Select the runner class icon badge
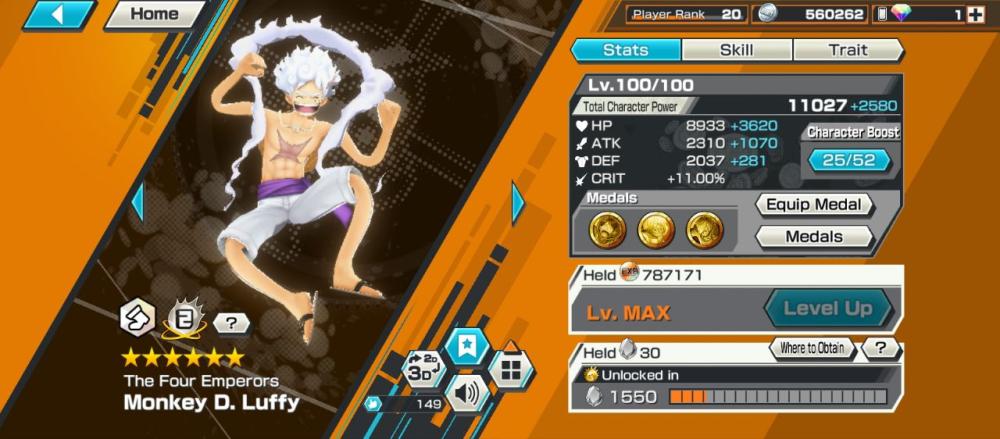The image size is (1000, 439). 138,319
